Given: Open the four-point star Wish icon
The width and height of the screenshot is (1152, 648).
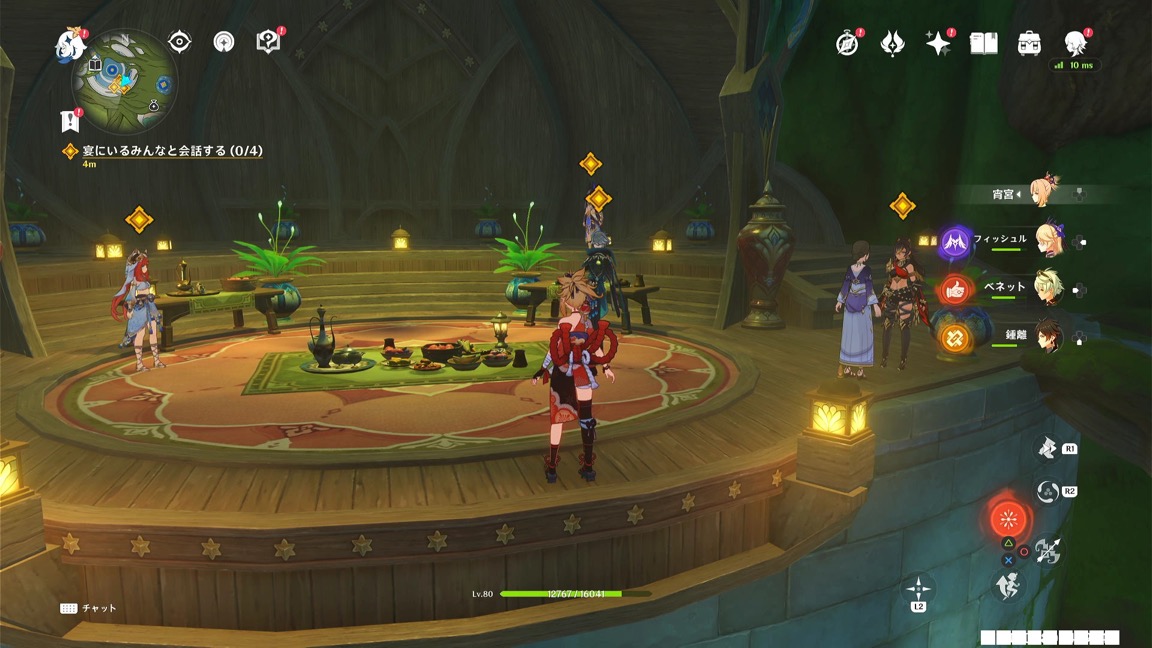Looking at the screenshot, I should (x=937, y=44).
